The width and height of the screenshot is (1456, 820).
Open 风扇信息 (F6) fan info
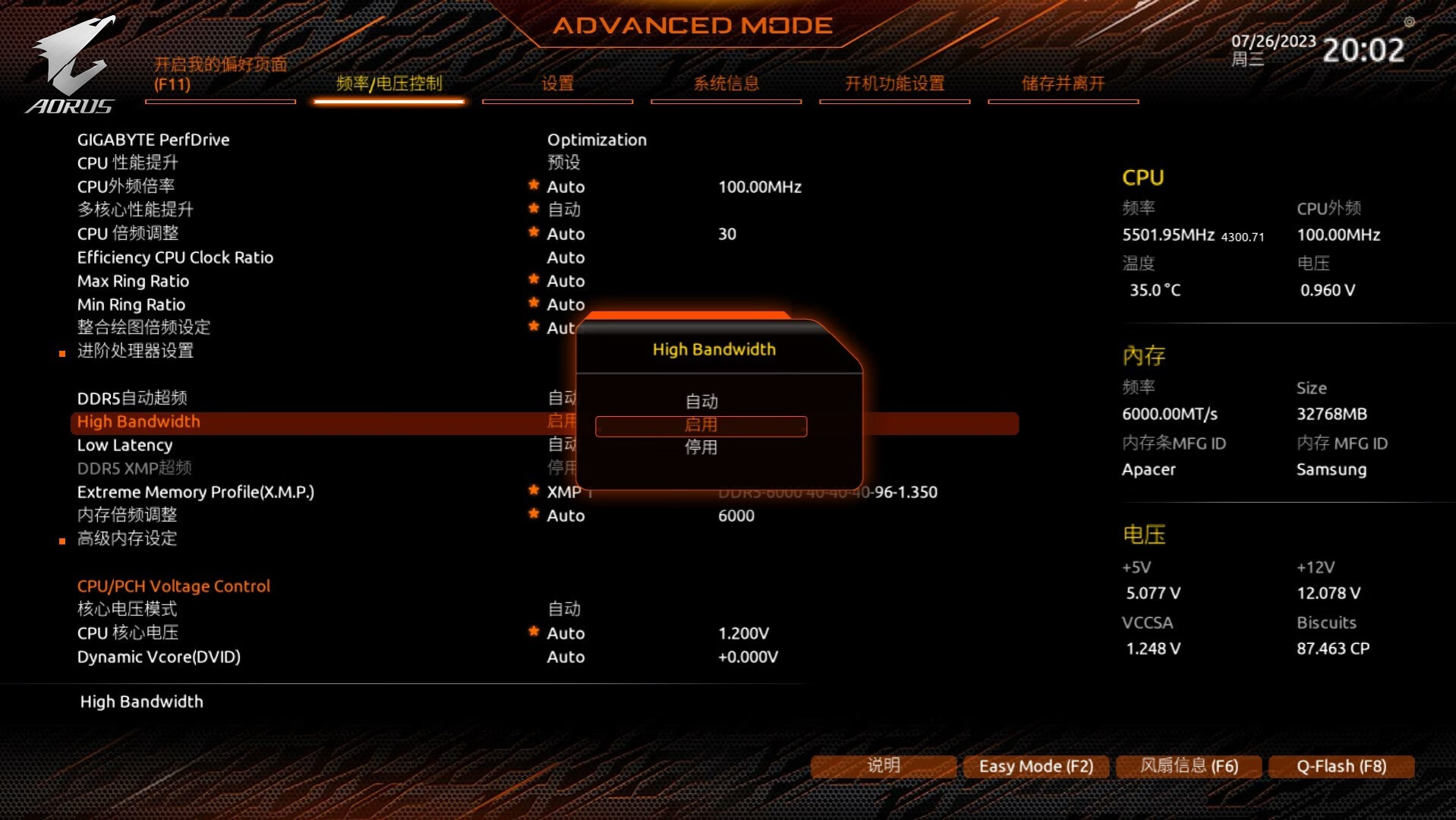tap(1189, 766)
